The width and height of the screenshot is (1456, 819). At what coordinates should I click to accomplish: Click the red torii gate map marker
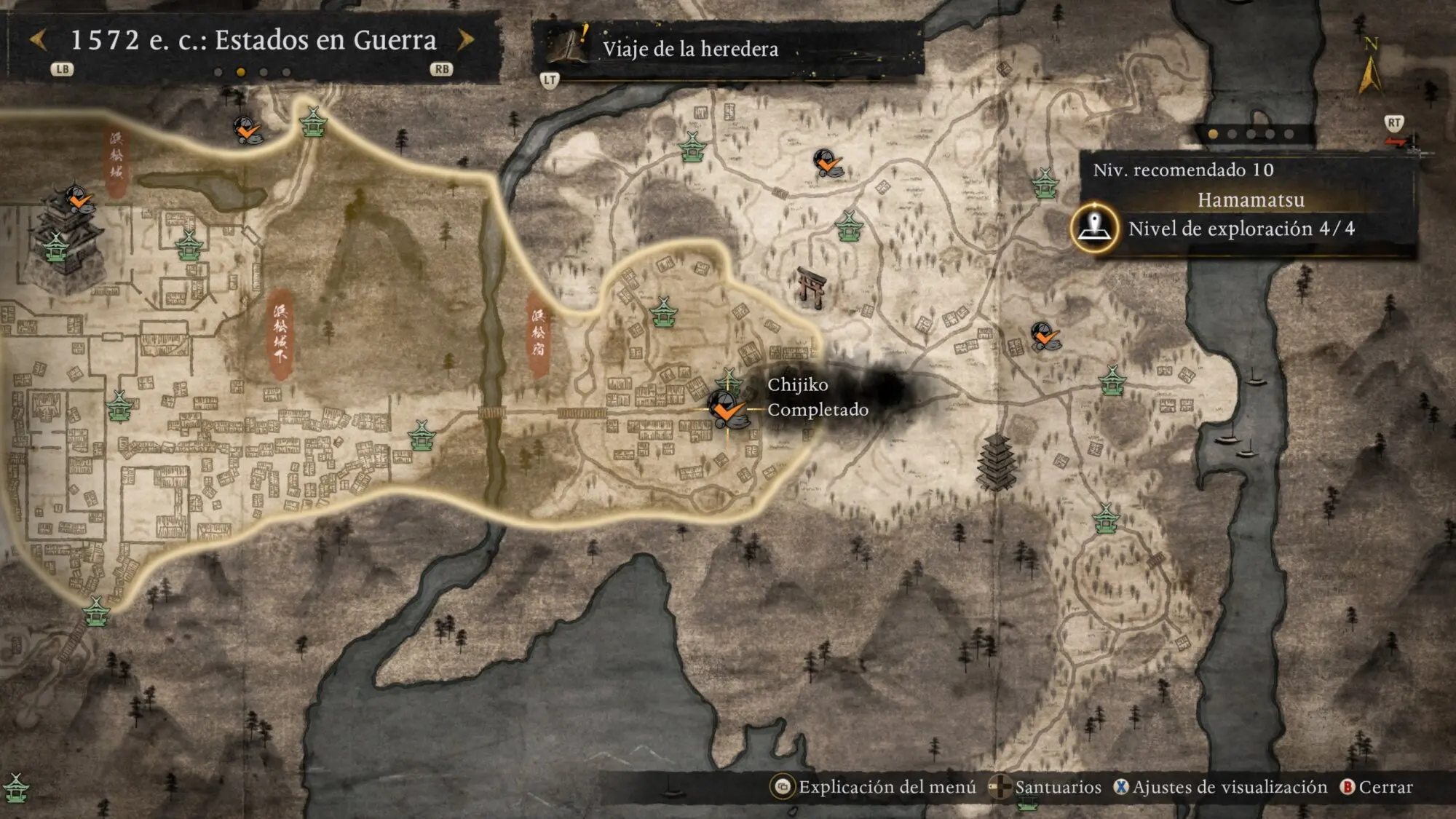coord(811,286)
